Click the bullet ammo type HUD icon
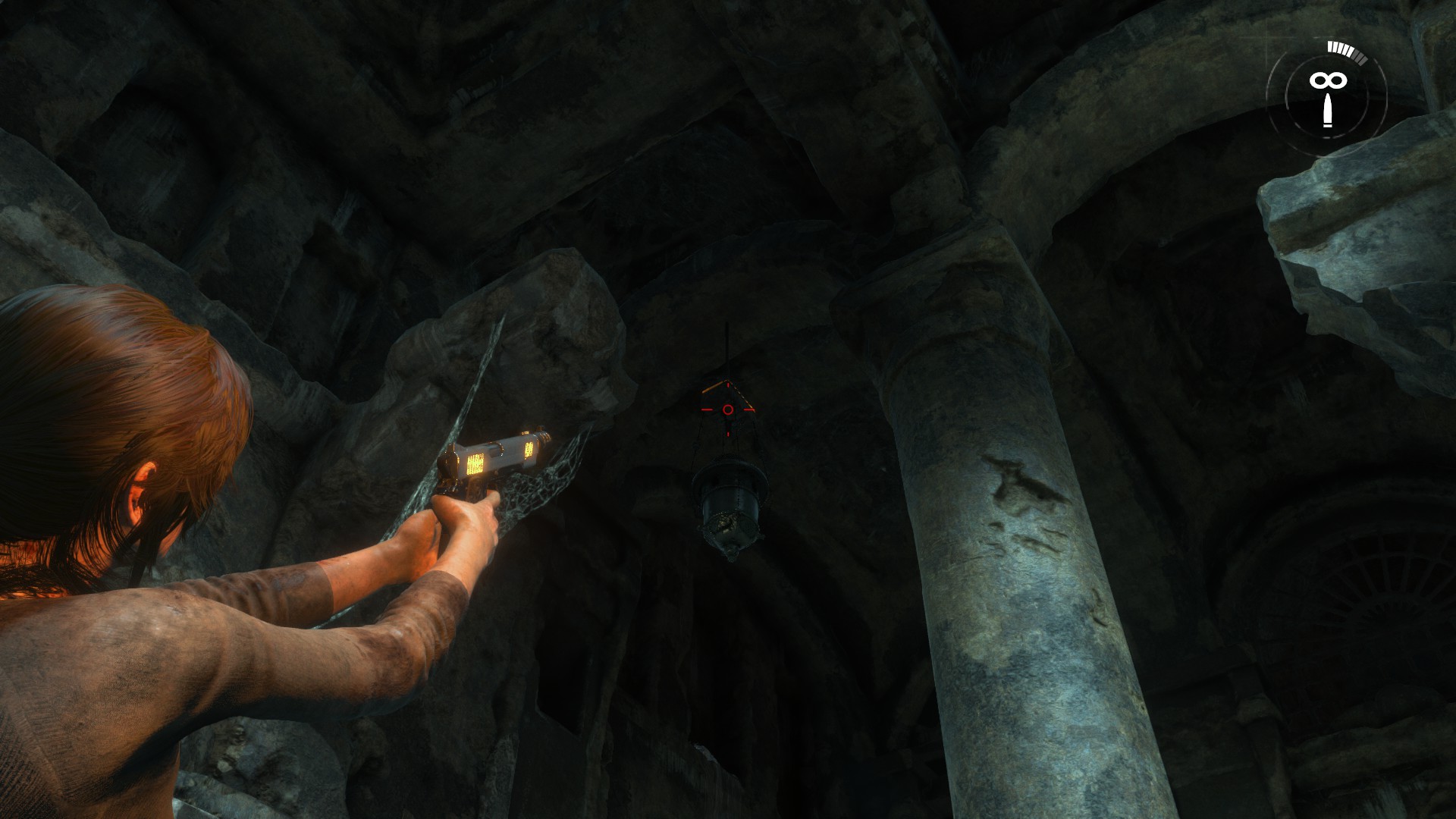This screenshot has height=819, width=1456. click(1327, 111)
